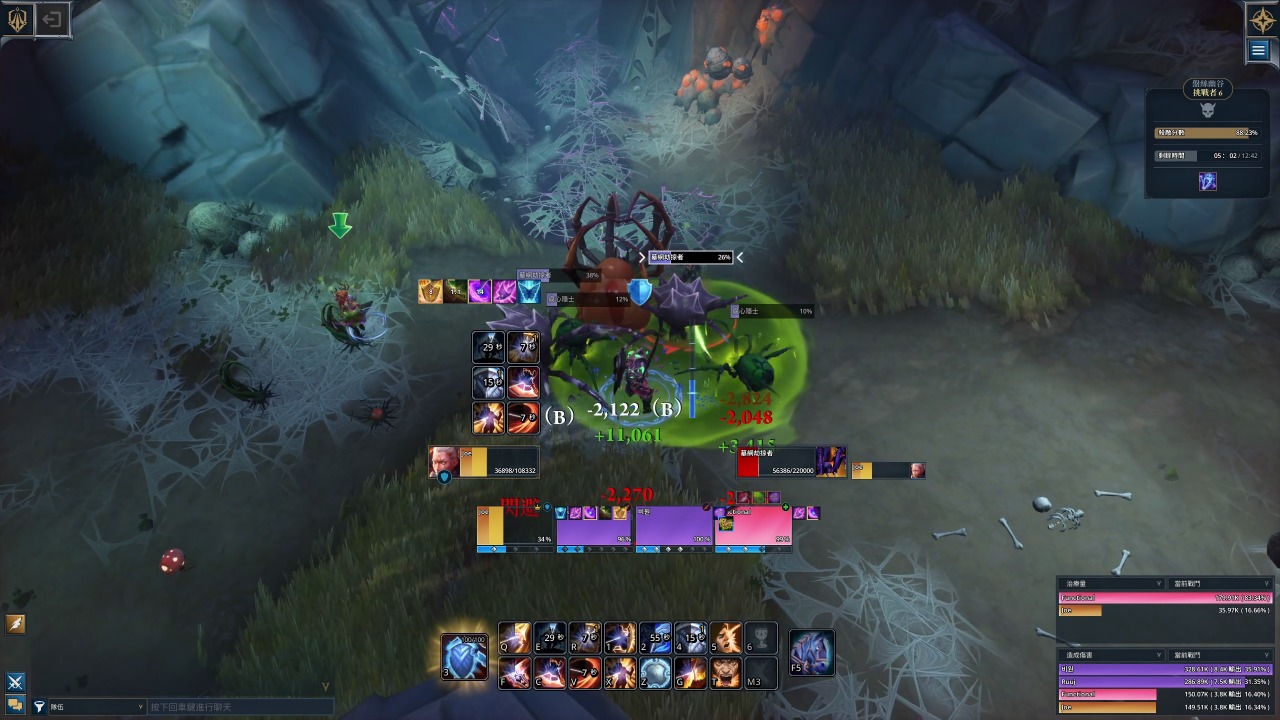Screen dimensions: 1280x720
Task: Cast the red whirl slash in slot V
Action: 585,673
